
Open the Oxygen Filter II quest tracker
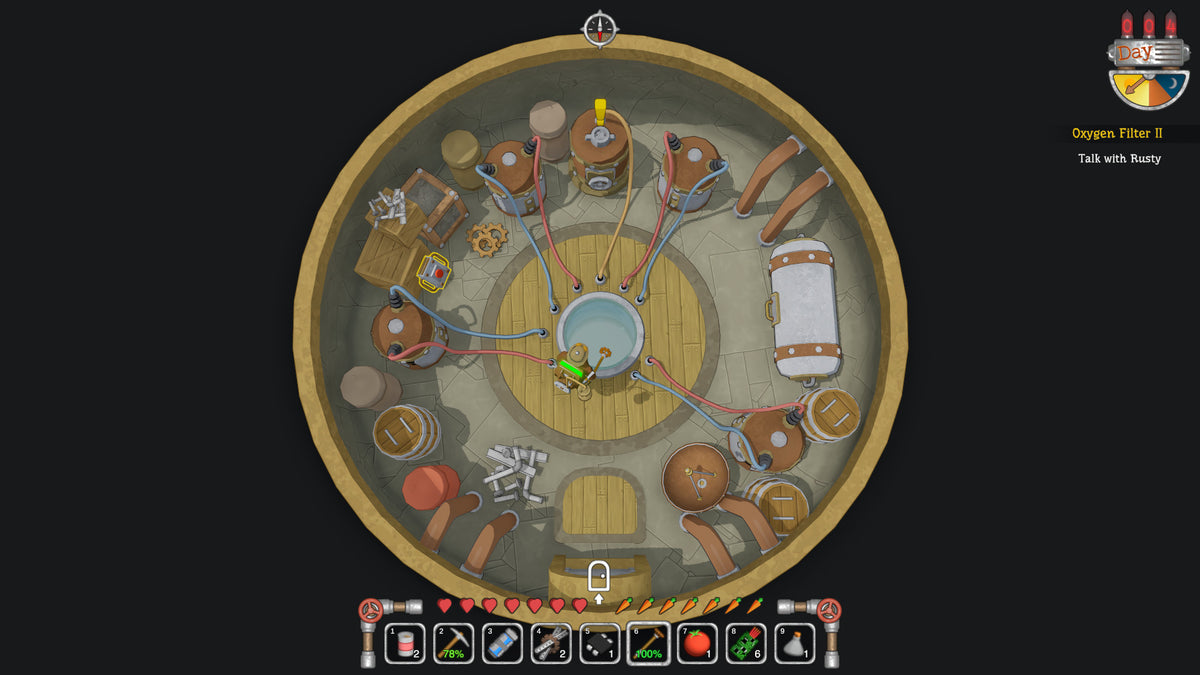coord(1117,133)
